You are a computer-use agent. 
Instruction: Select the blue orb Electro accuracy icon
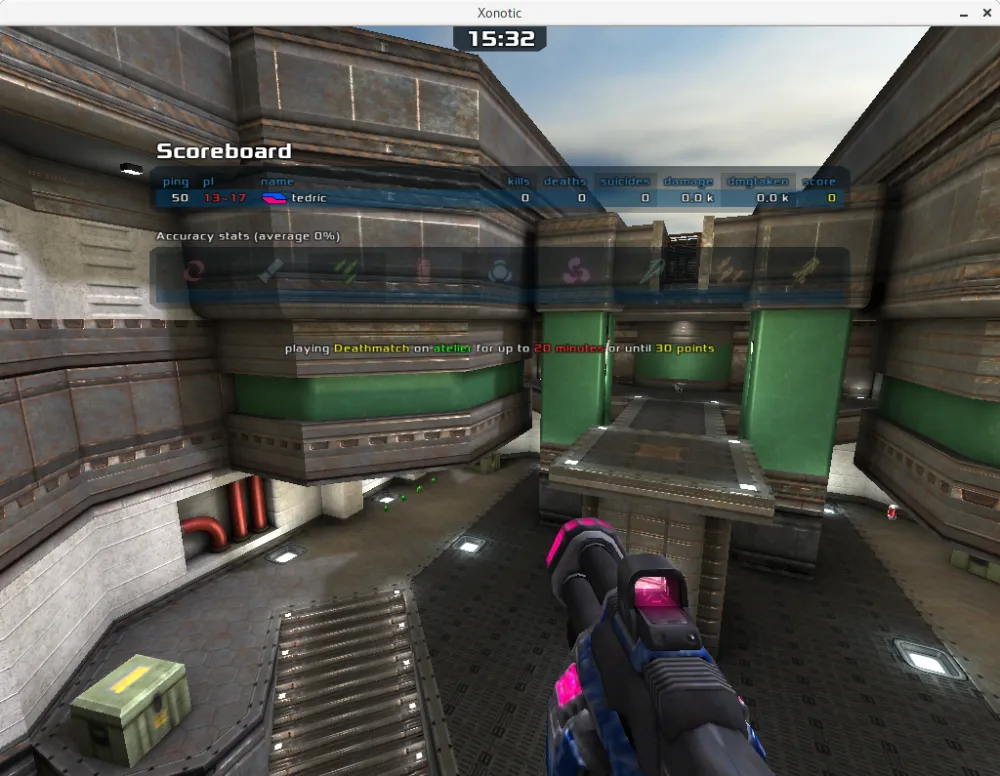tap(499, 270)
